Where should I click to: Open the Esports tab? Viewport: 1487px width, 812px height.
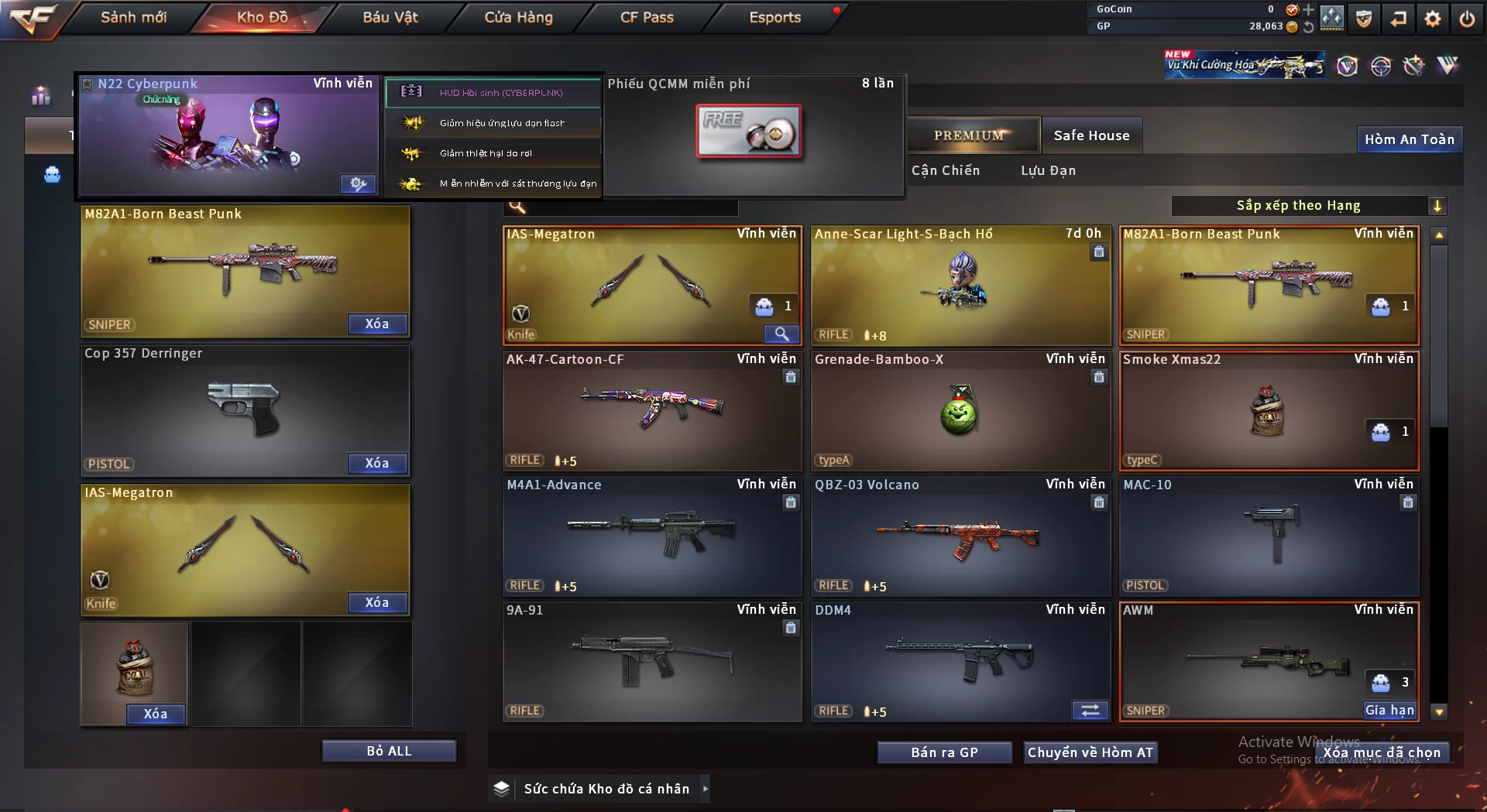coord(774,17)
